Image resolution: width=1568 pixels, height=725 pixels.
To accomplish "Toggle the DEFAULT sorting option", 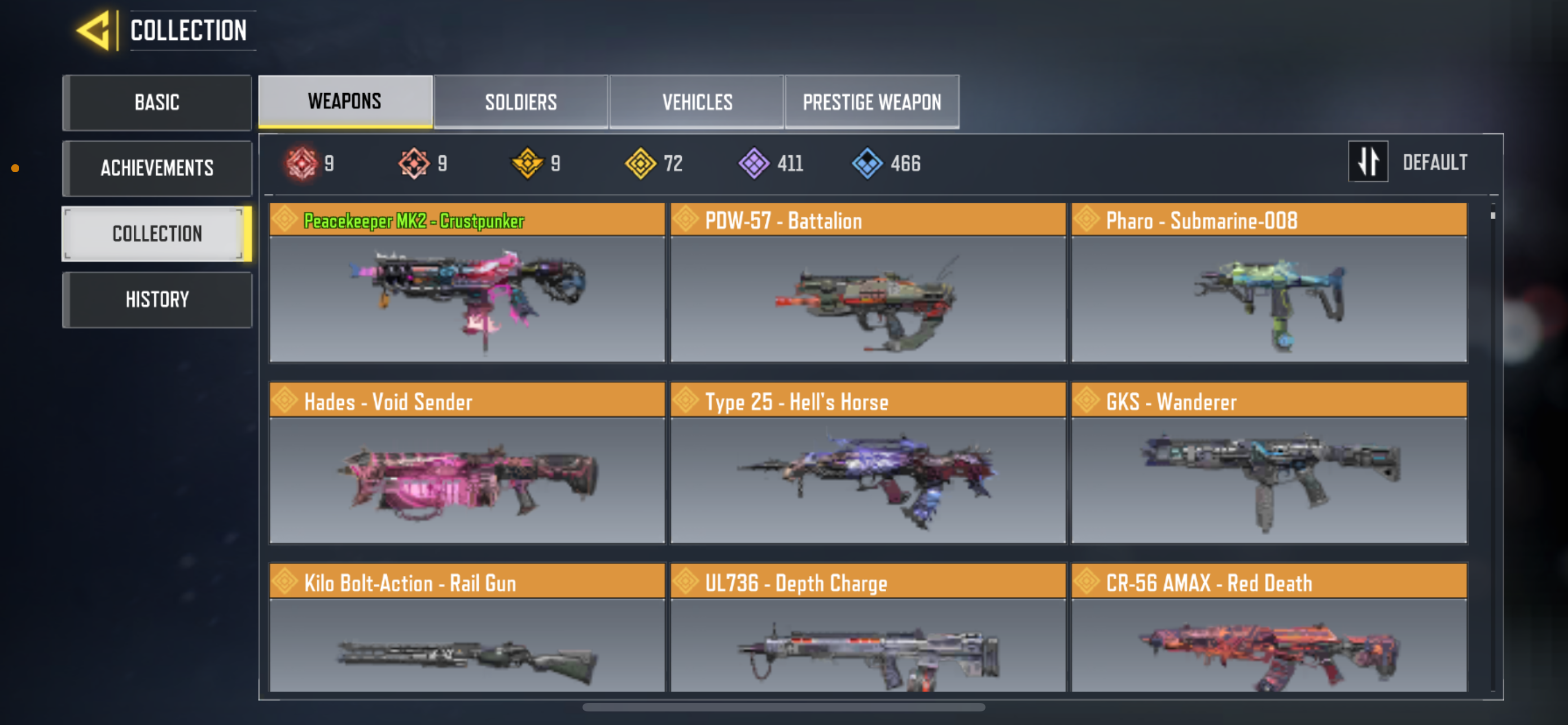I will (1435, 161).
